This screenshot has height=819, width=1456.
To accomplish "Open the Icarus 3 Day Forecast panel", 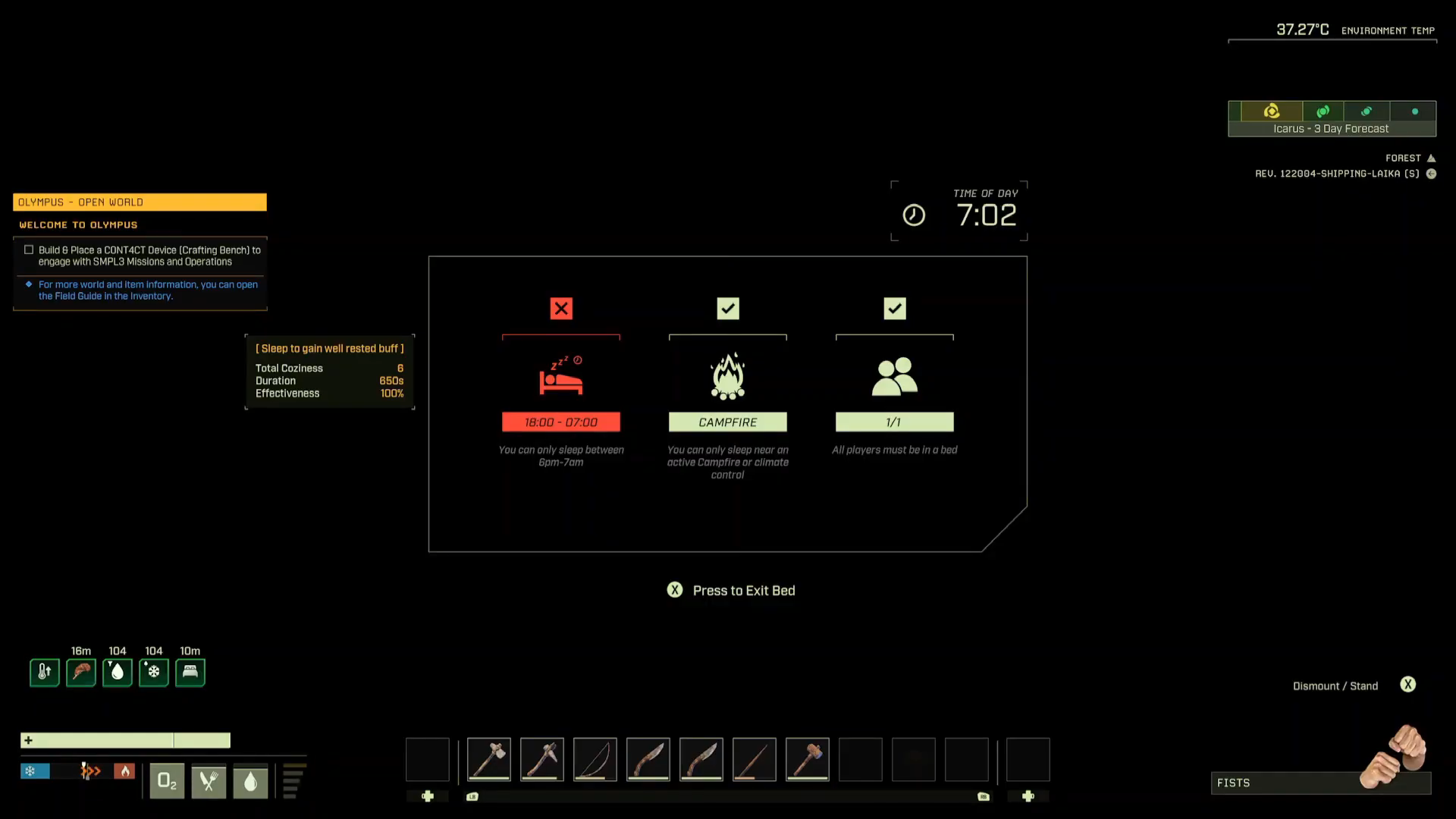I will [1332, 119].
